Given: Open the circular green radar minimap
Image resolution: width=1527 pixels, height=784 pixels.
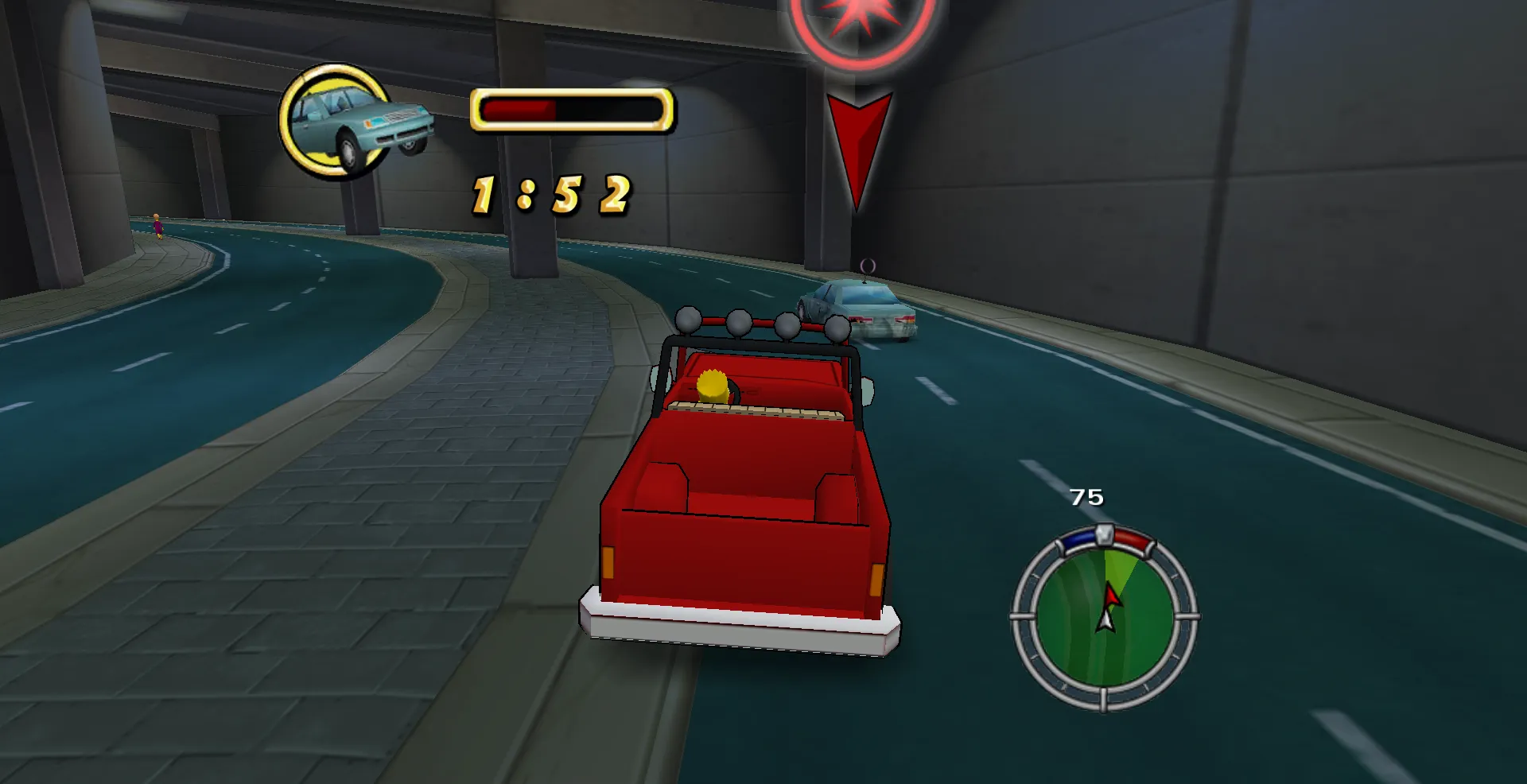Looking at the screenshot, I should point(1104,615).
